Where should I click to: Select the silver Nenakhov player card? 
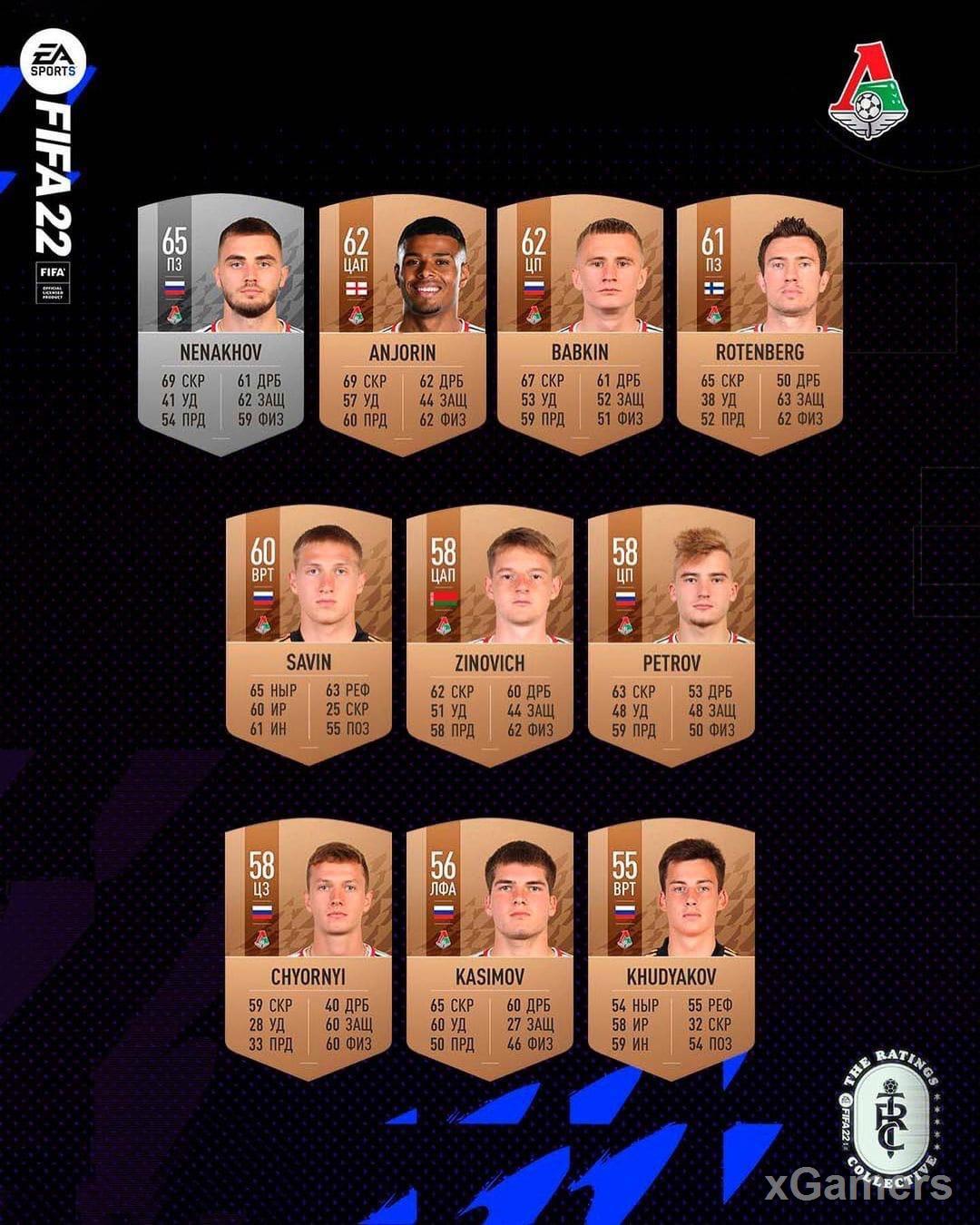coord(220,325)
